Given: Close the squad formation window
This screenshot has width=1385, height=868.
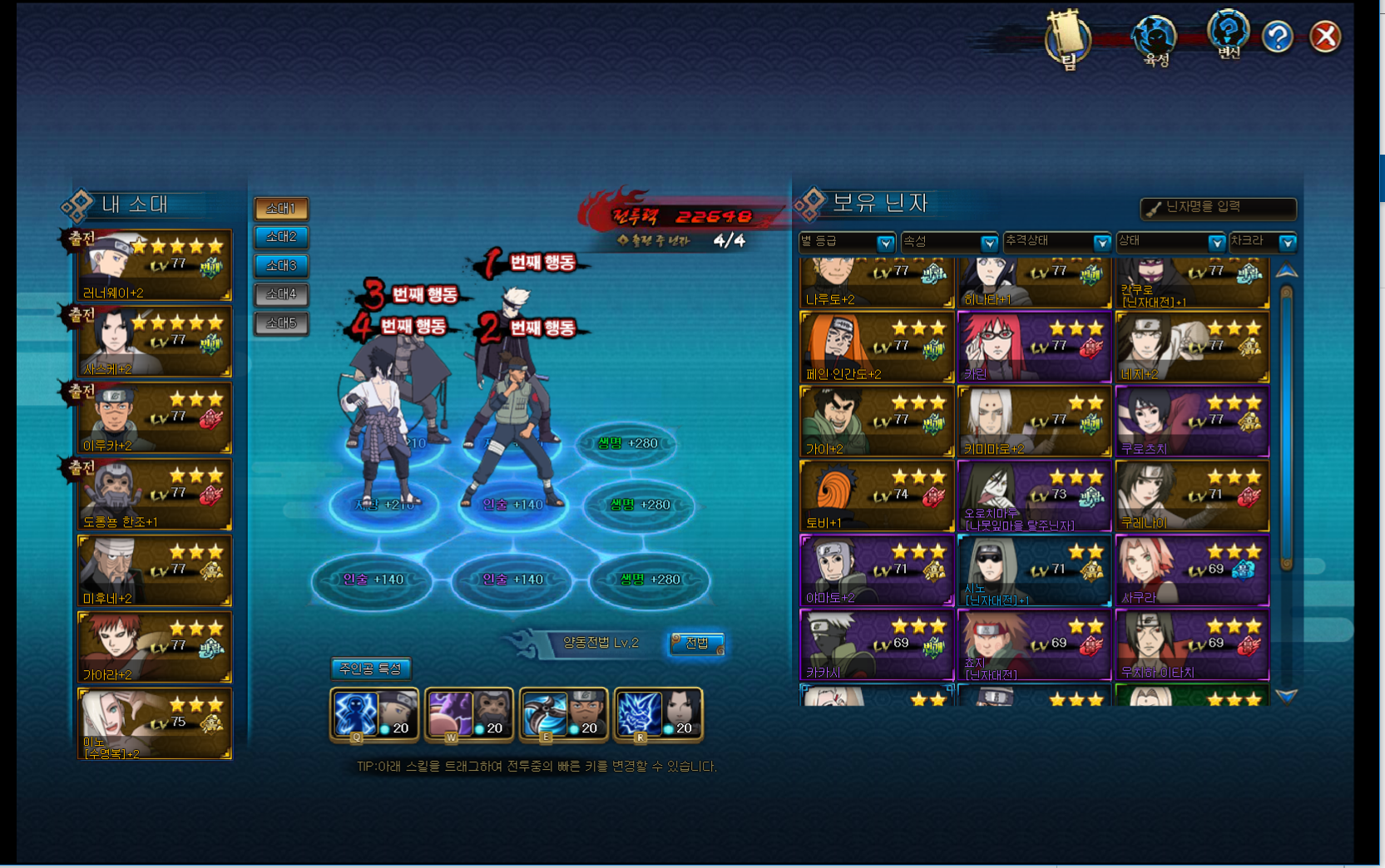Looking at the screenshot, I should coord(1324,37).
